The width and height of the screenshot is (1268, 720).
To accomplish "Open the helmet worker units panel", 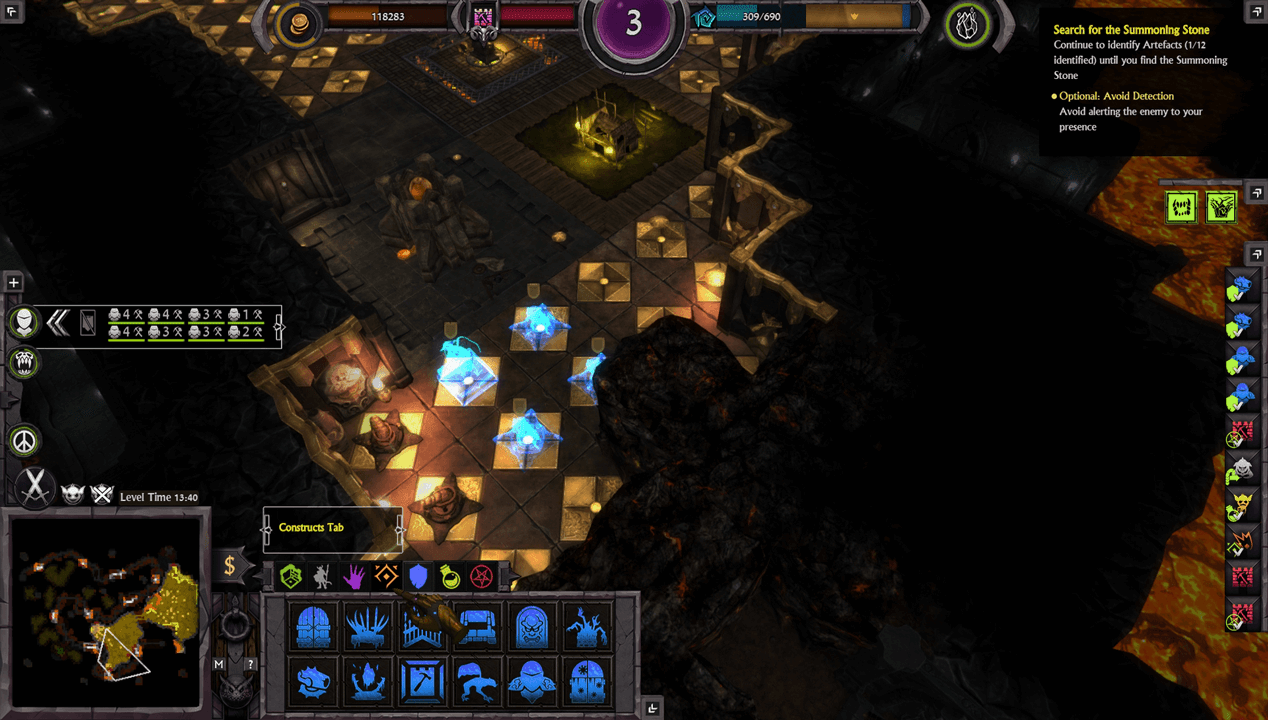I will tap(25, 322).
